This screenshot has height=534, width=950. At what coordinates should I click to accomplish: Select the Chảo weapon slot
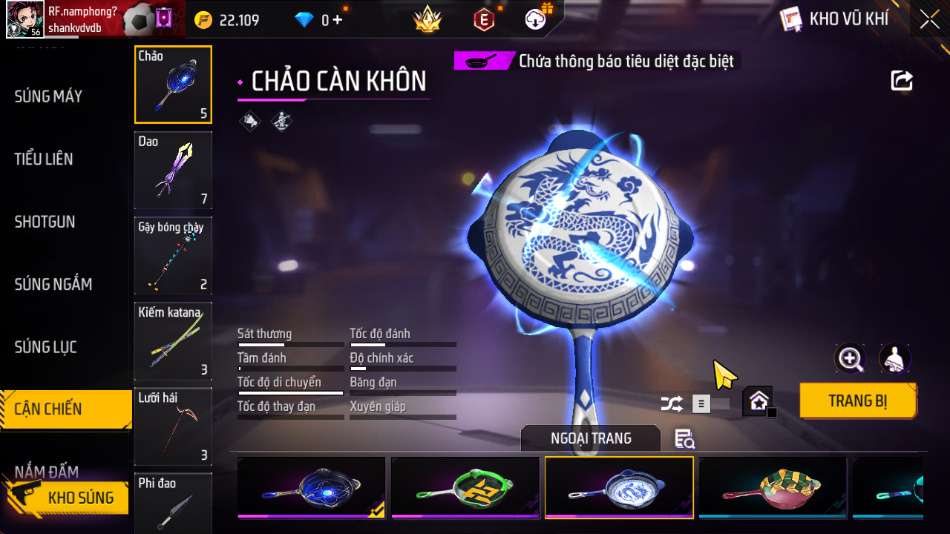point(173,84)
